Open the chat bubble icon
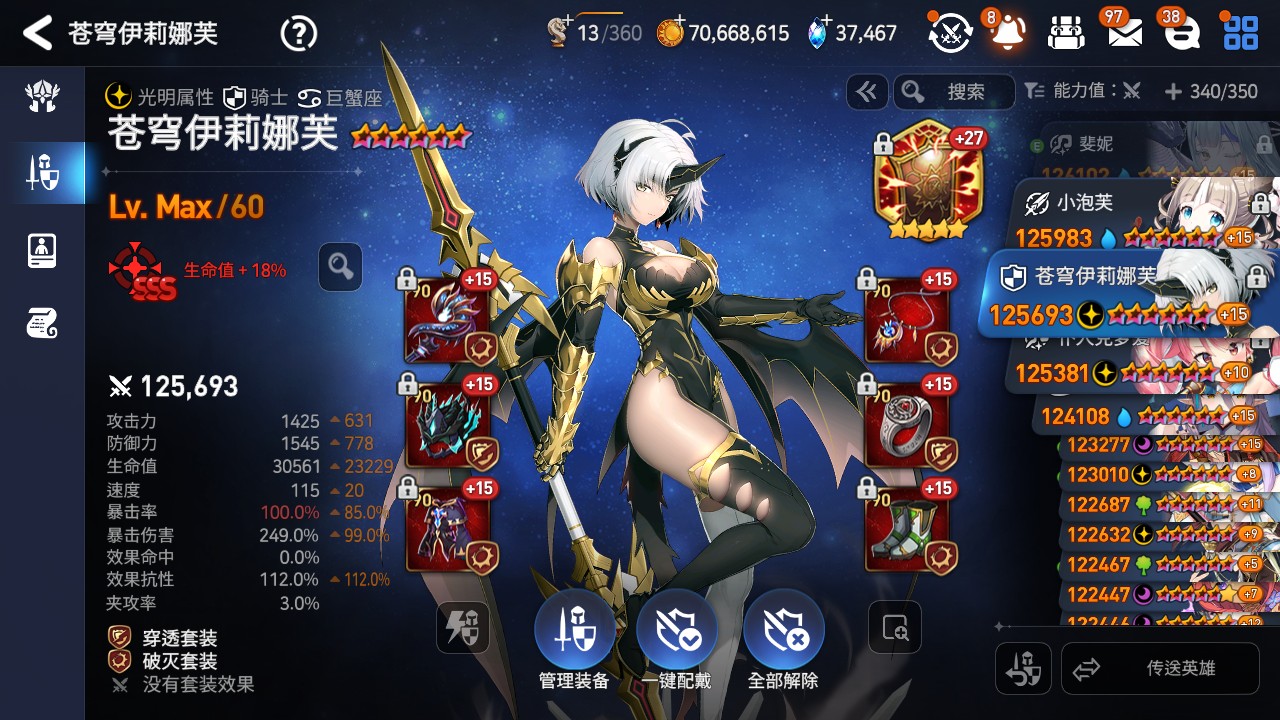 tap(1183, 34)
